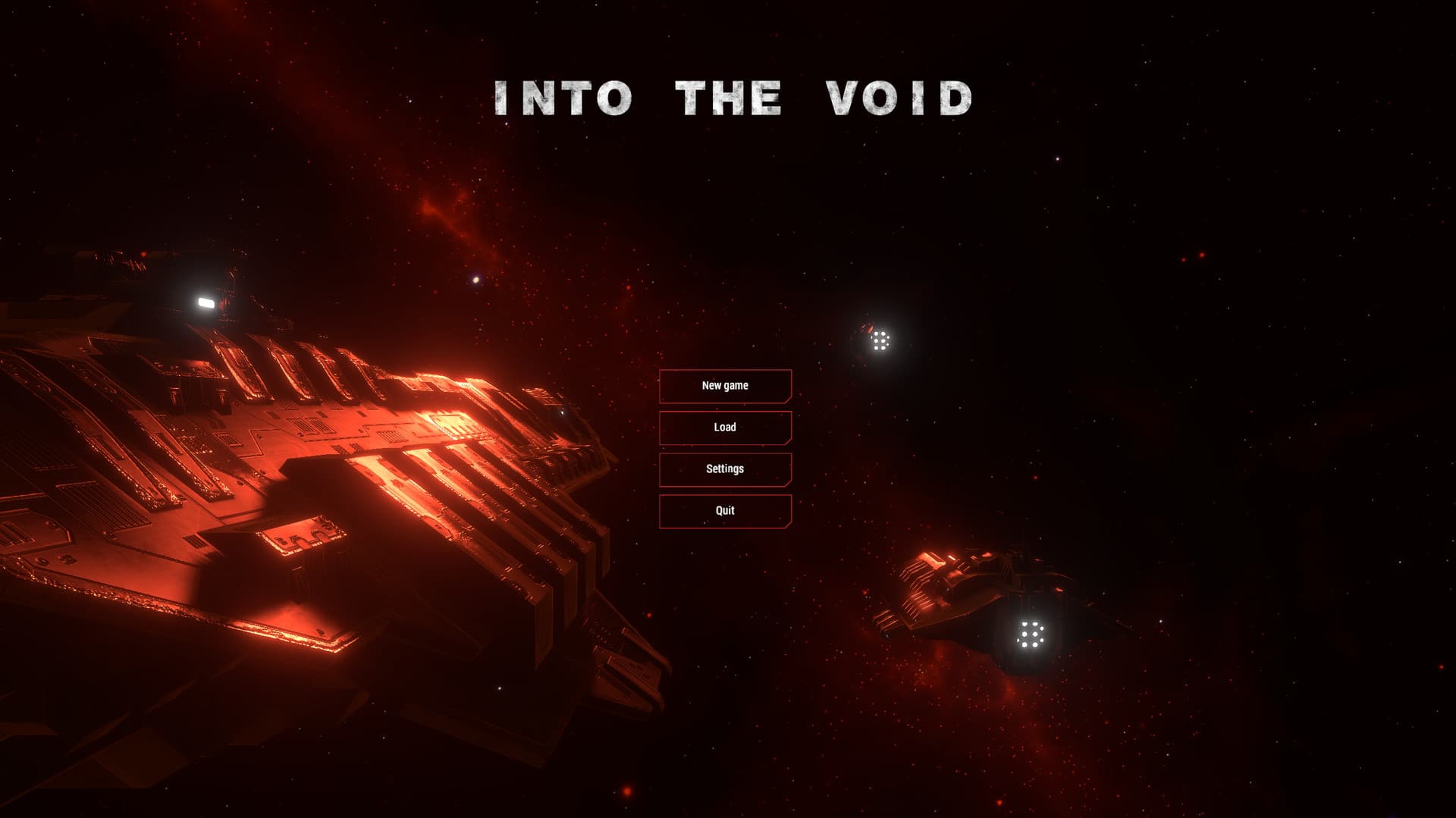Click the Quit option at menu bottom
Image resolution: width=1456 pixels, height=818 pixels.
(726, 510)
